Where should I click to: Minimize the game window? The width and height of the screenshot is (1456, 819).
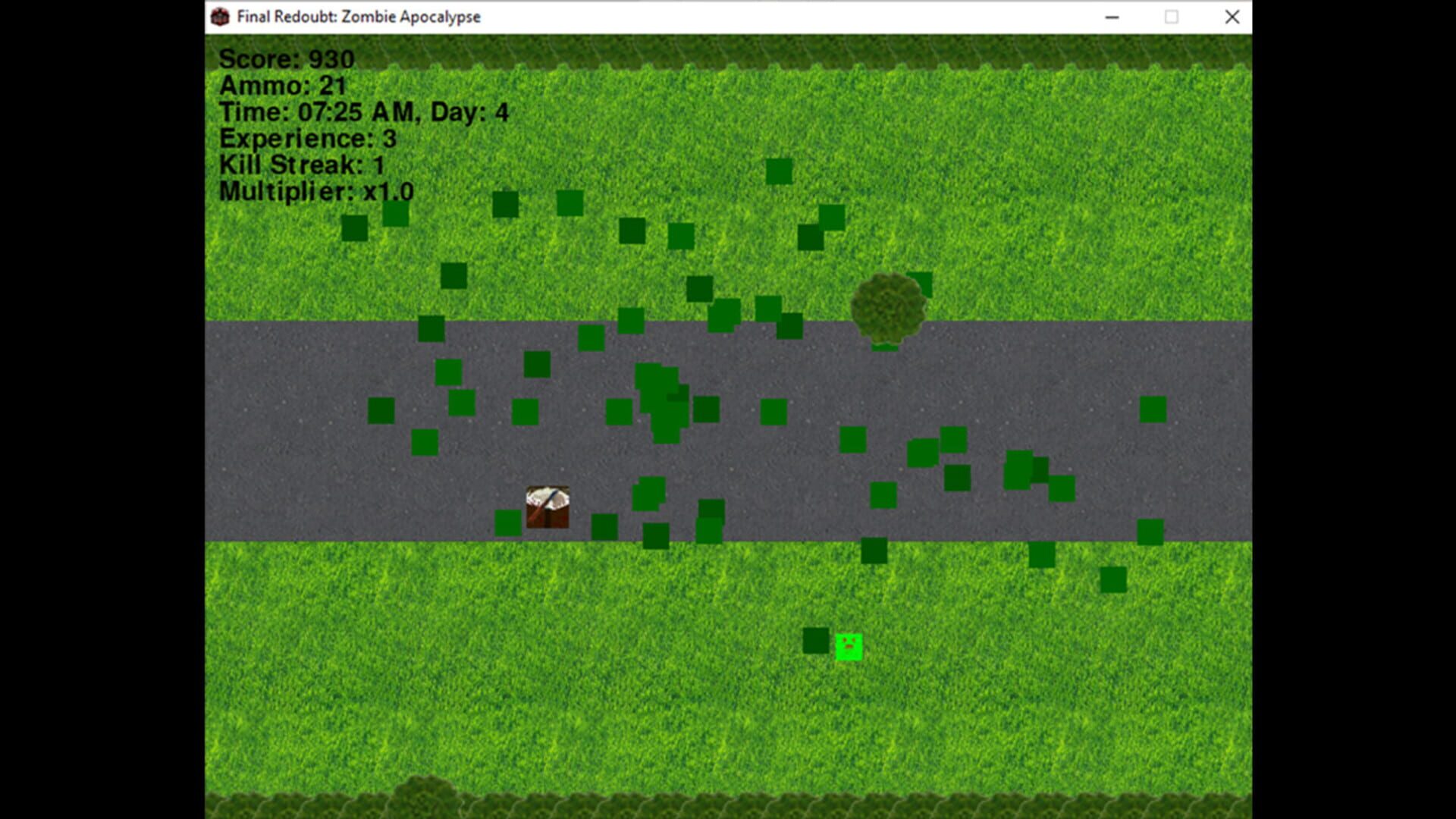(1112, 16)
